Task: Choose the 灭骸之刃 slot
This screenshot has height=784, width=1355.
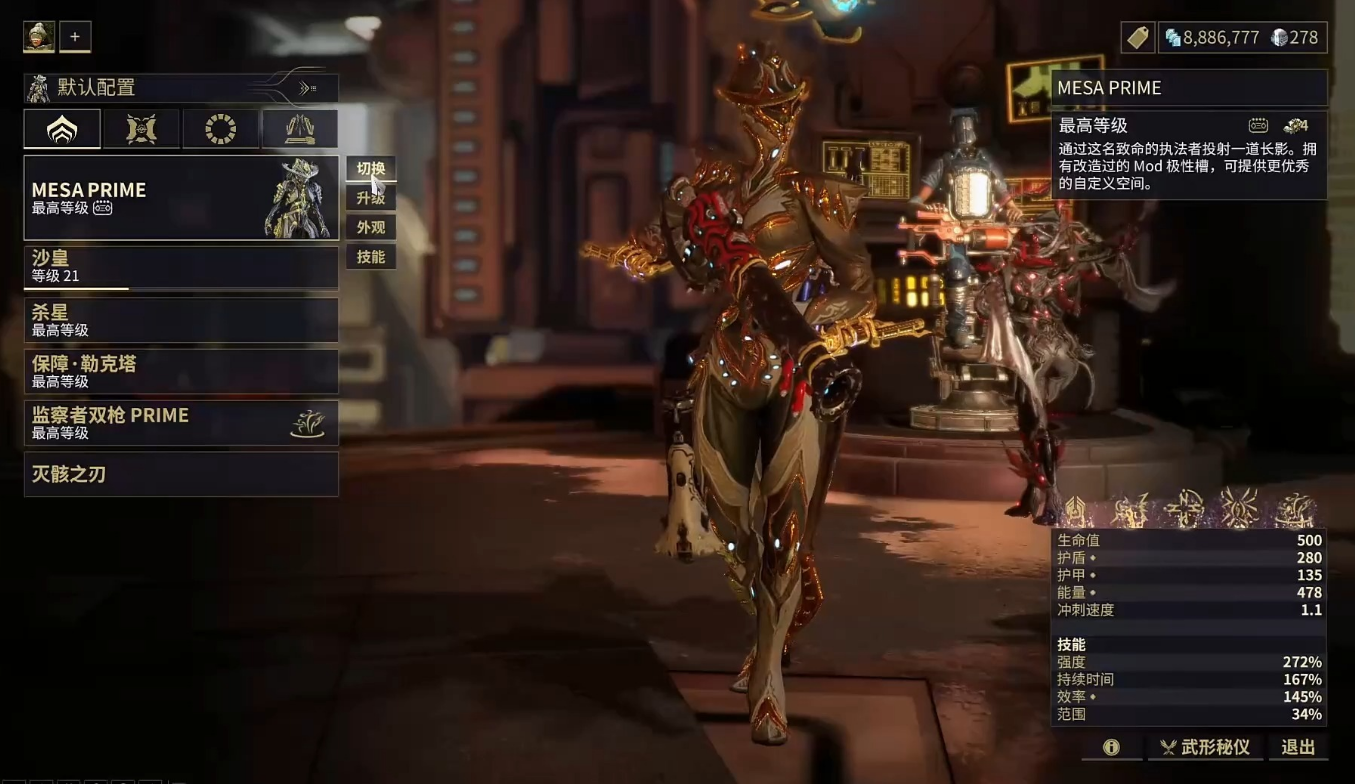Action: point(181,474)
